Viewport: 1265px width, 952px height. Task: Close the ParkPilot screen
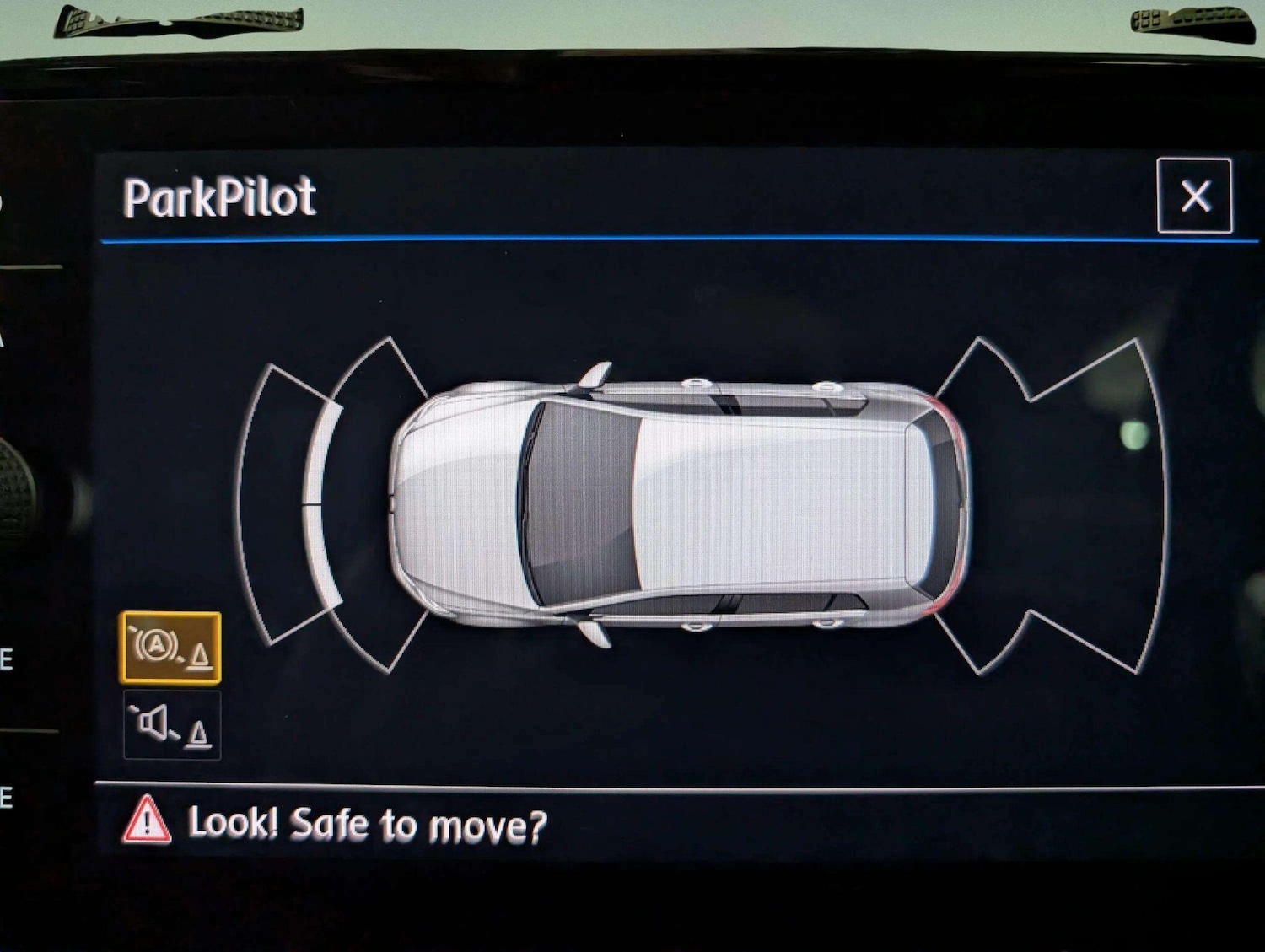coord(1194,196)
